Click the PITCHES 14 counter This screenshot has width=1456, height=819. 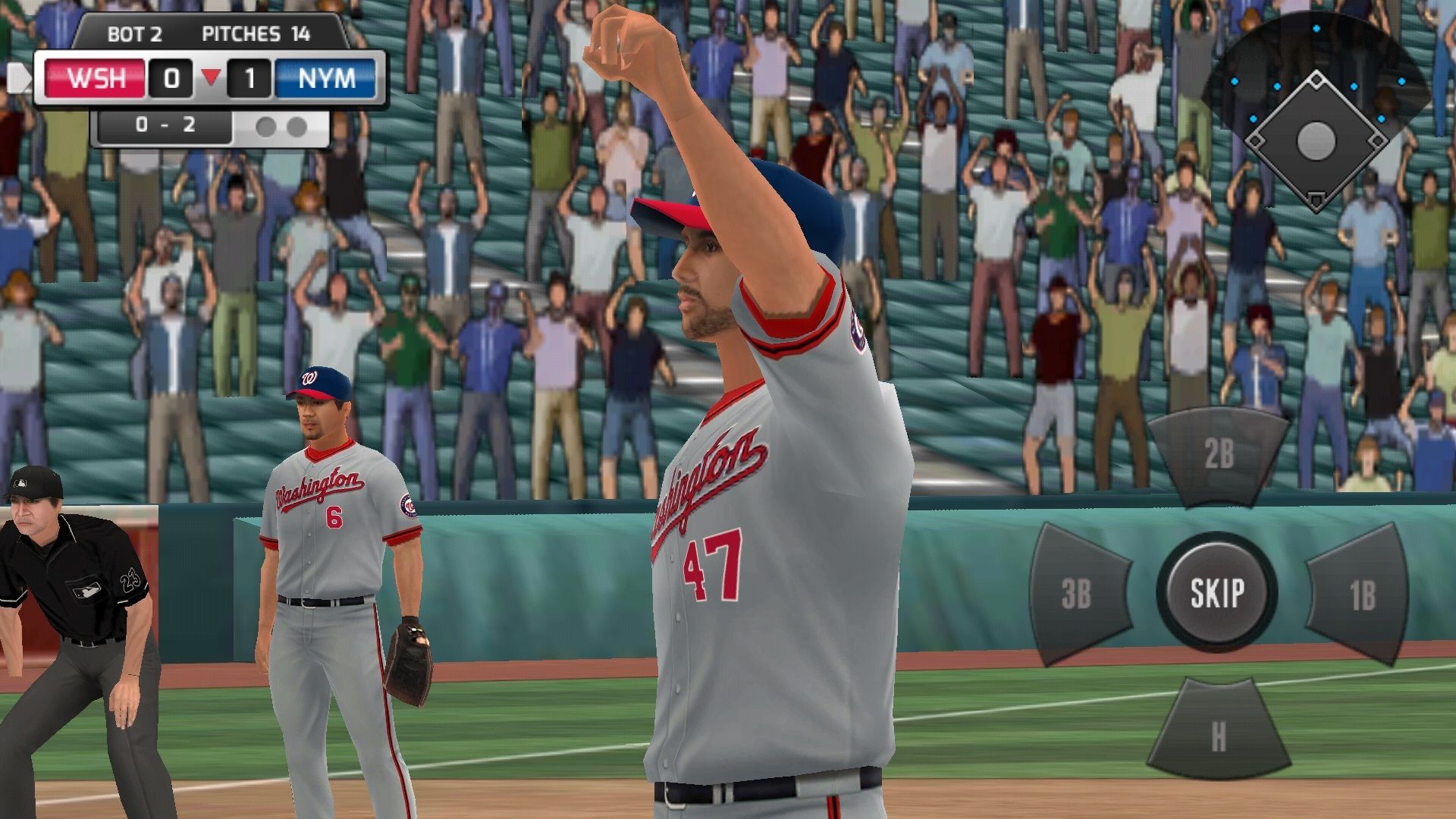pyautogui.click(x=257, y=34)
